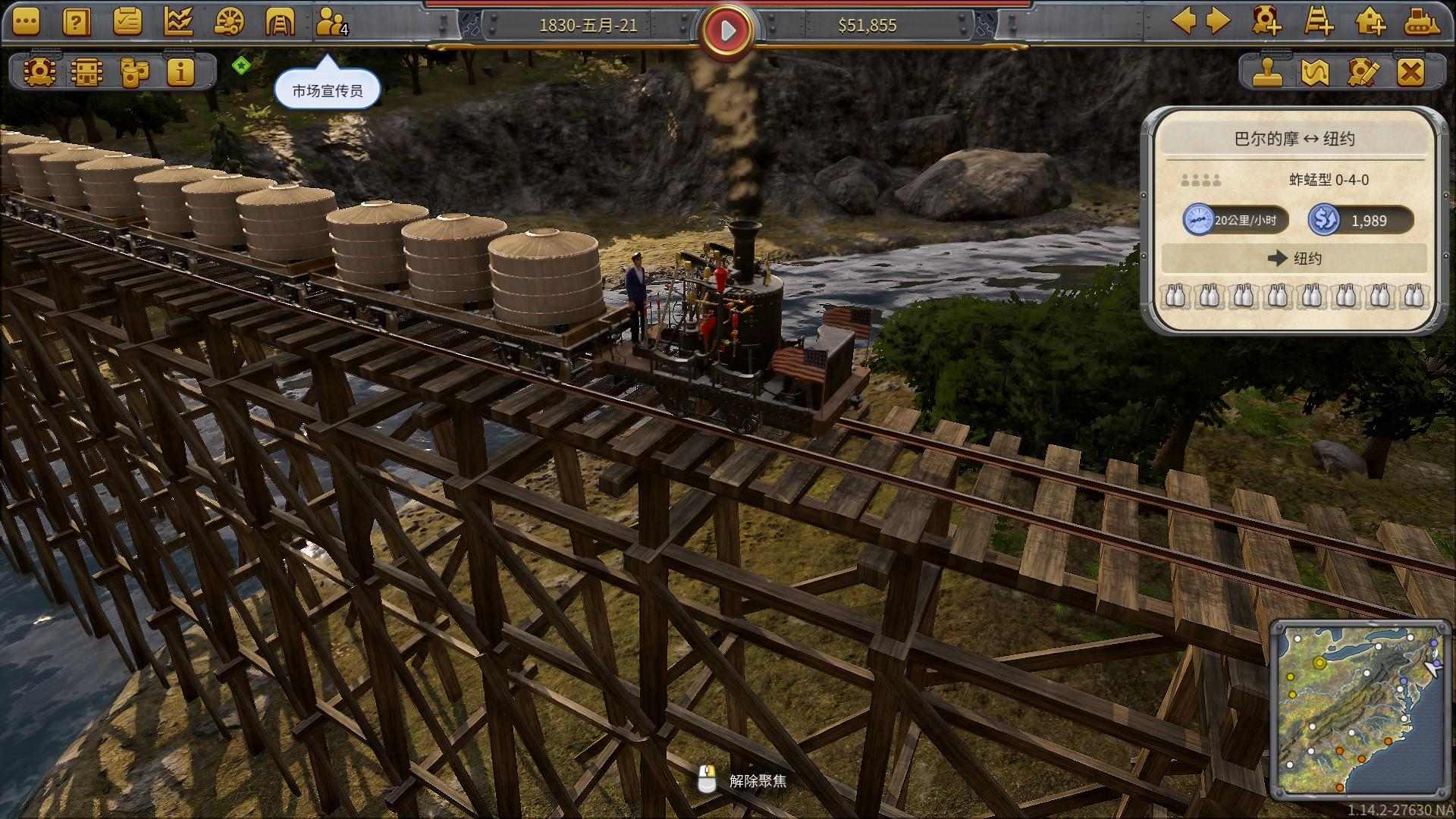Open the gear wheel research icon
Image resolution: width=1456 pixels, height=819 pixels.
tap(229, 23)
